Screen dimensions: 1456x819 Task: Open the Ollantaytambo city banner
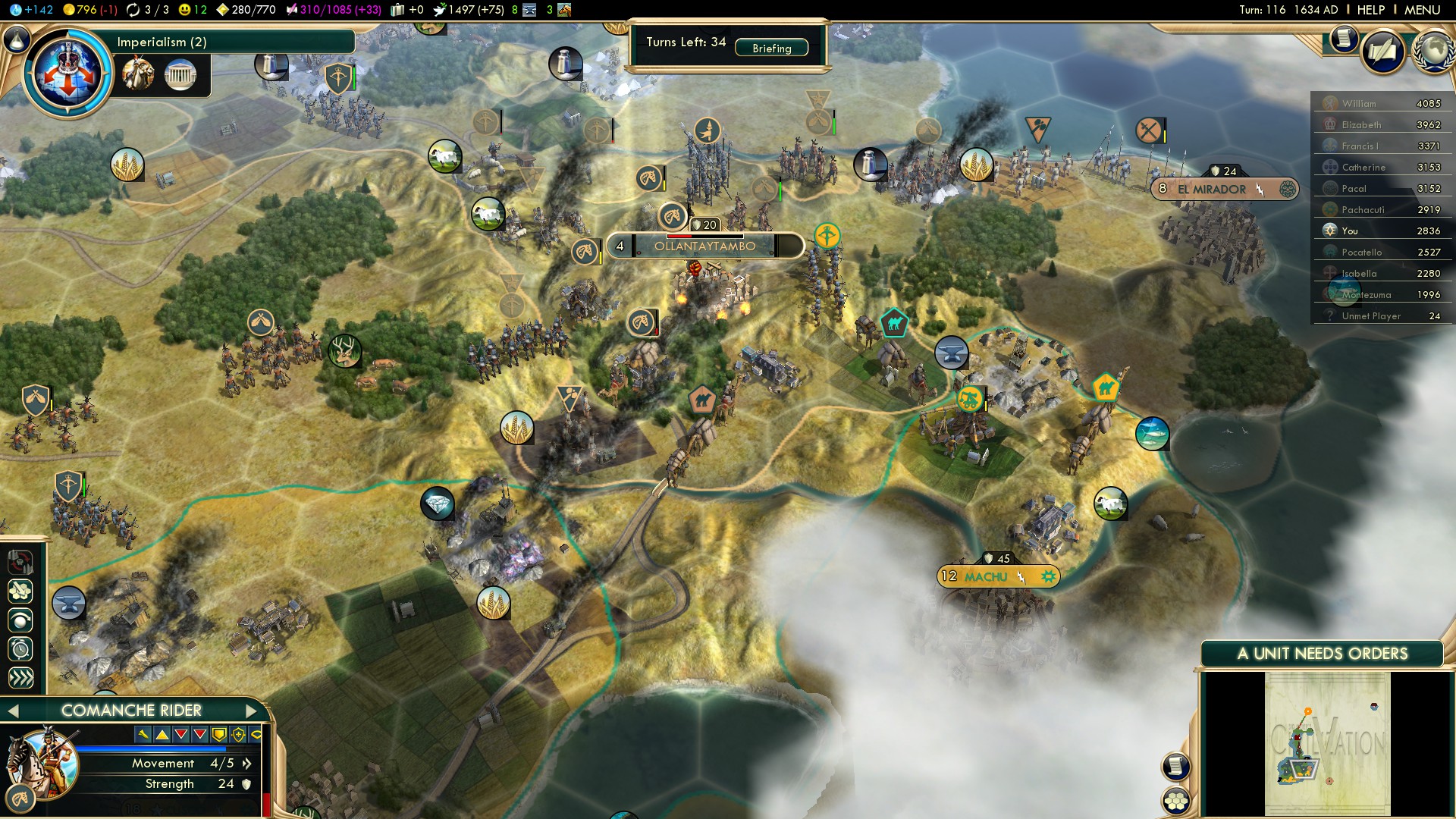tap(704, 246)
